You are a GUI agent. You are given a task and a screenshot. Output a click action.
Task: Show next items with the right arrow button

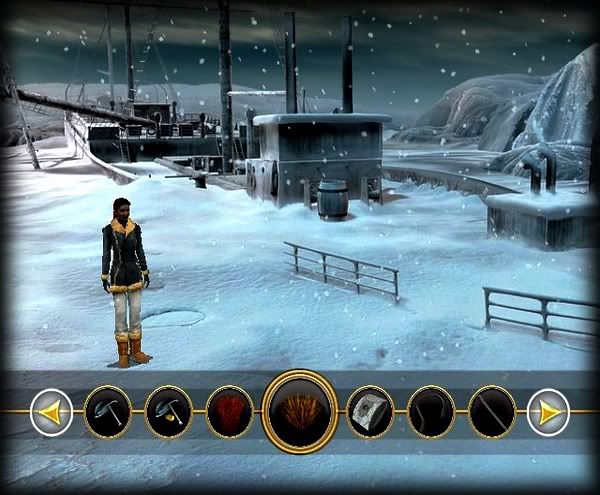click(x=548, y=412)
